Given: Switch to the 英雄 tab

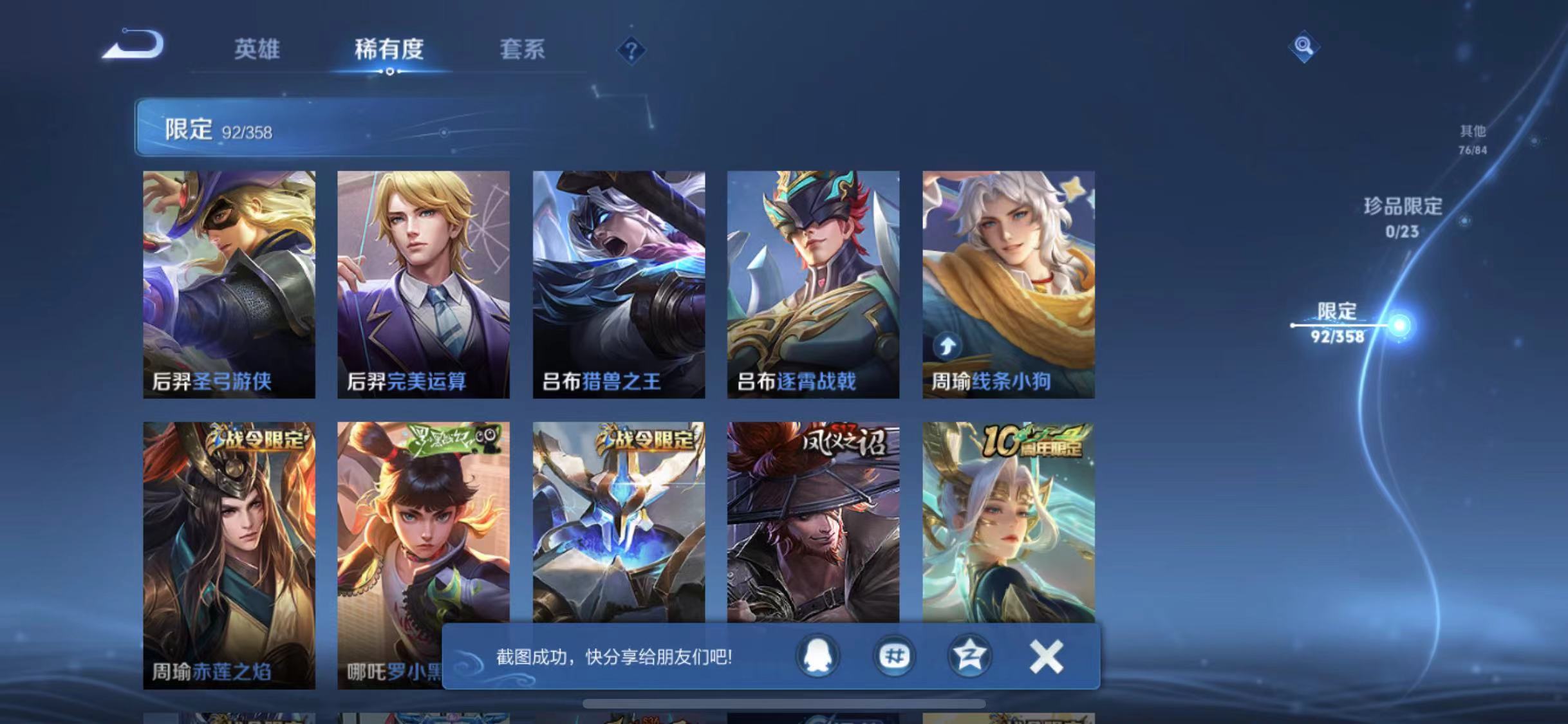Looking at the screenshot, I should 257,50.
